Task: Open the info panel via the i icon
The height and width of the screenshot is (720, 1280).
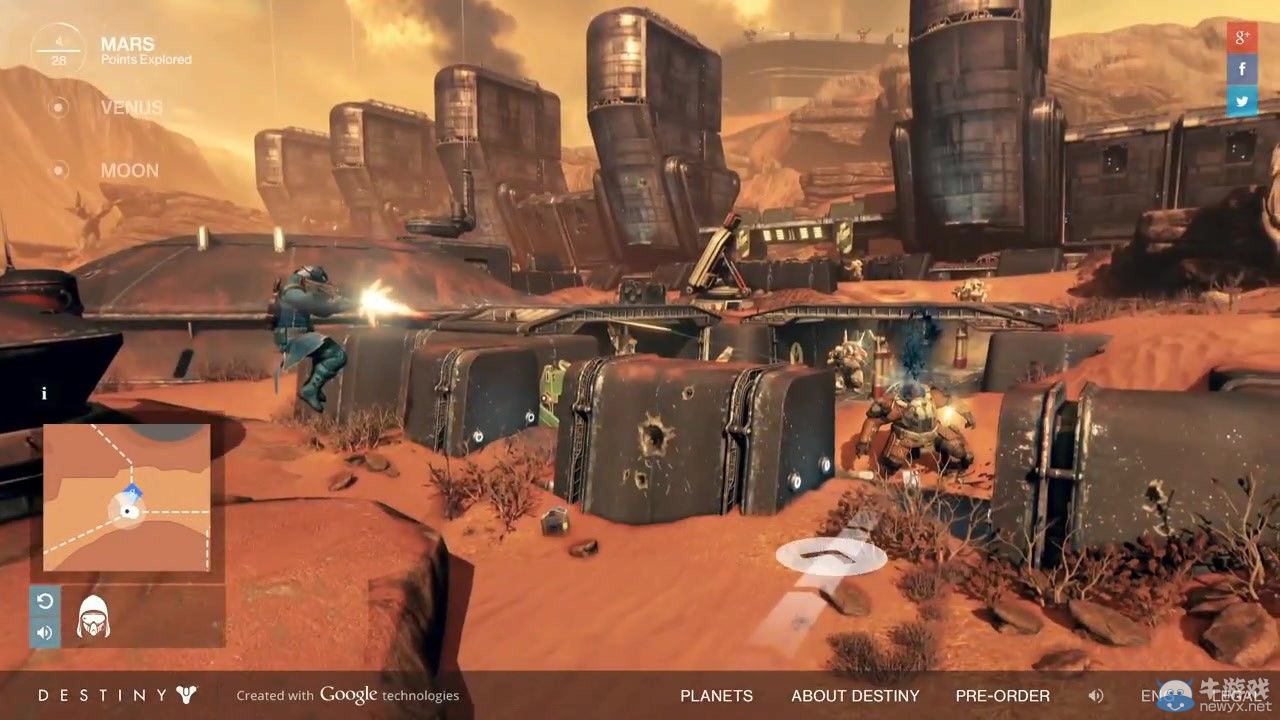Action: (x=44, y=393)
